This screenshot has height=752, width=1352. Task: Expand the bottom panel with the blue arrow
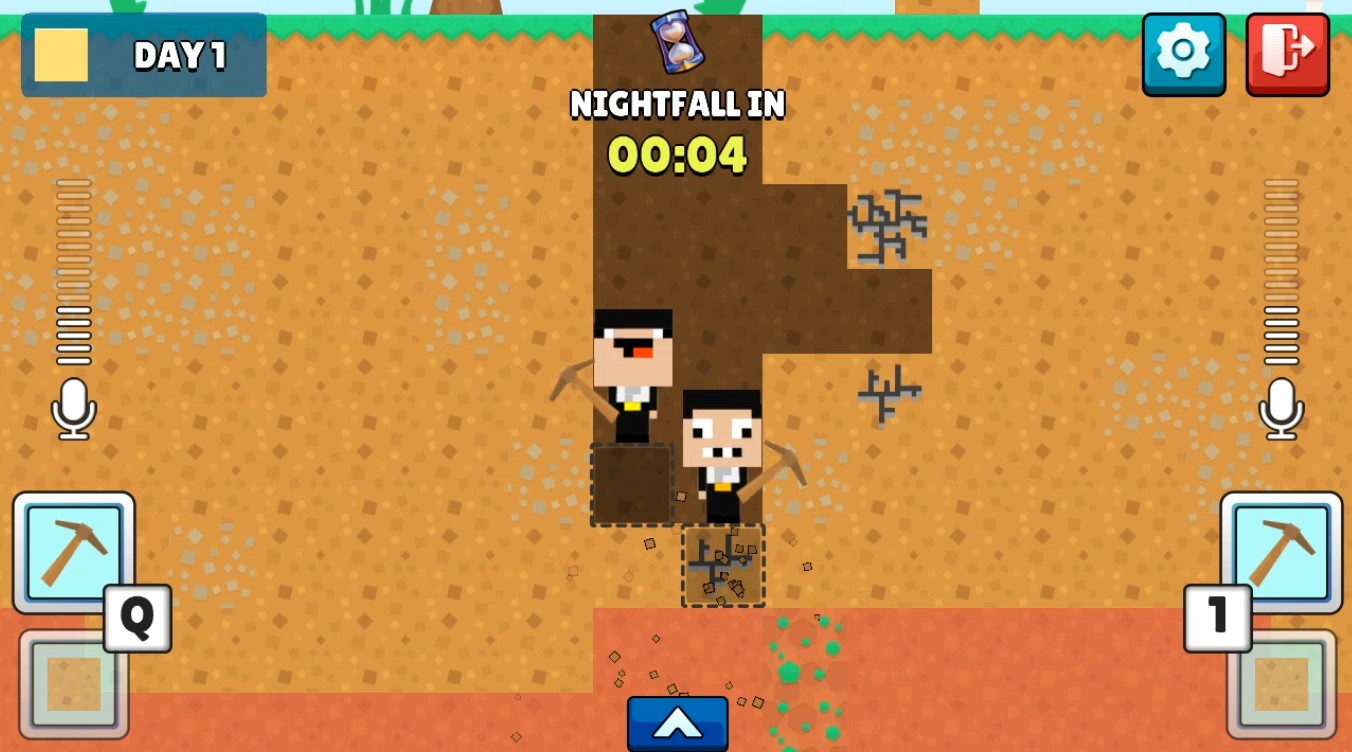pos(677,722)
